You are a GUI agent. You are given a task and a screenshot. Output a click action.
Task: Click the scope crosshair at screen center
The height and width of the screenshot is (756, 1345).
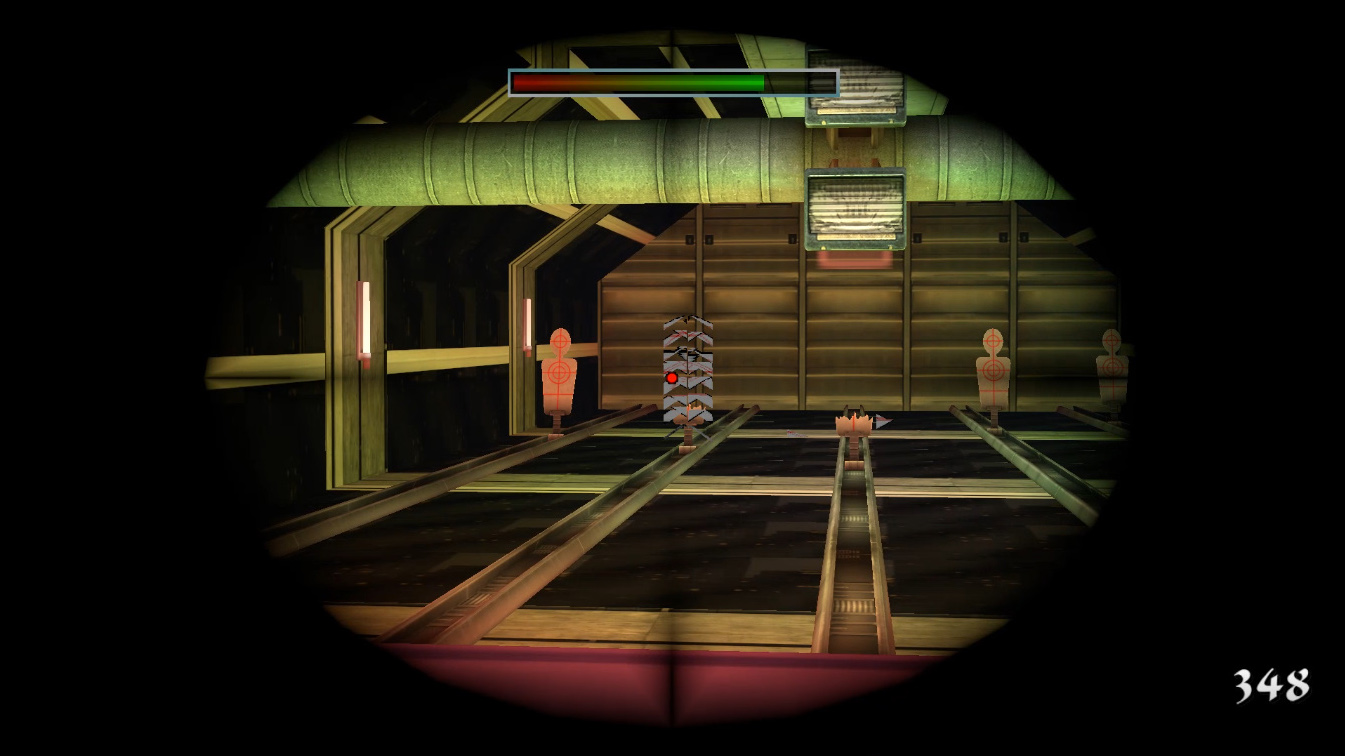click(672, 378)
